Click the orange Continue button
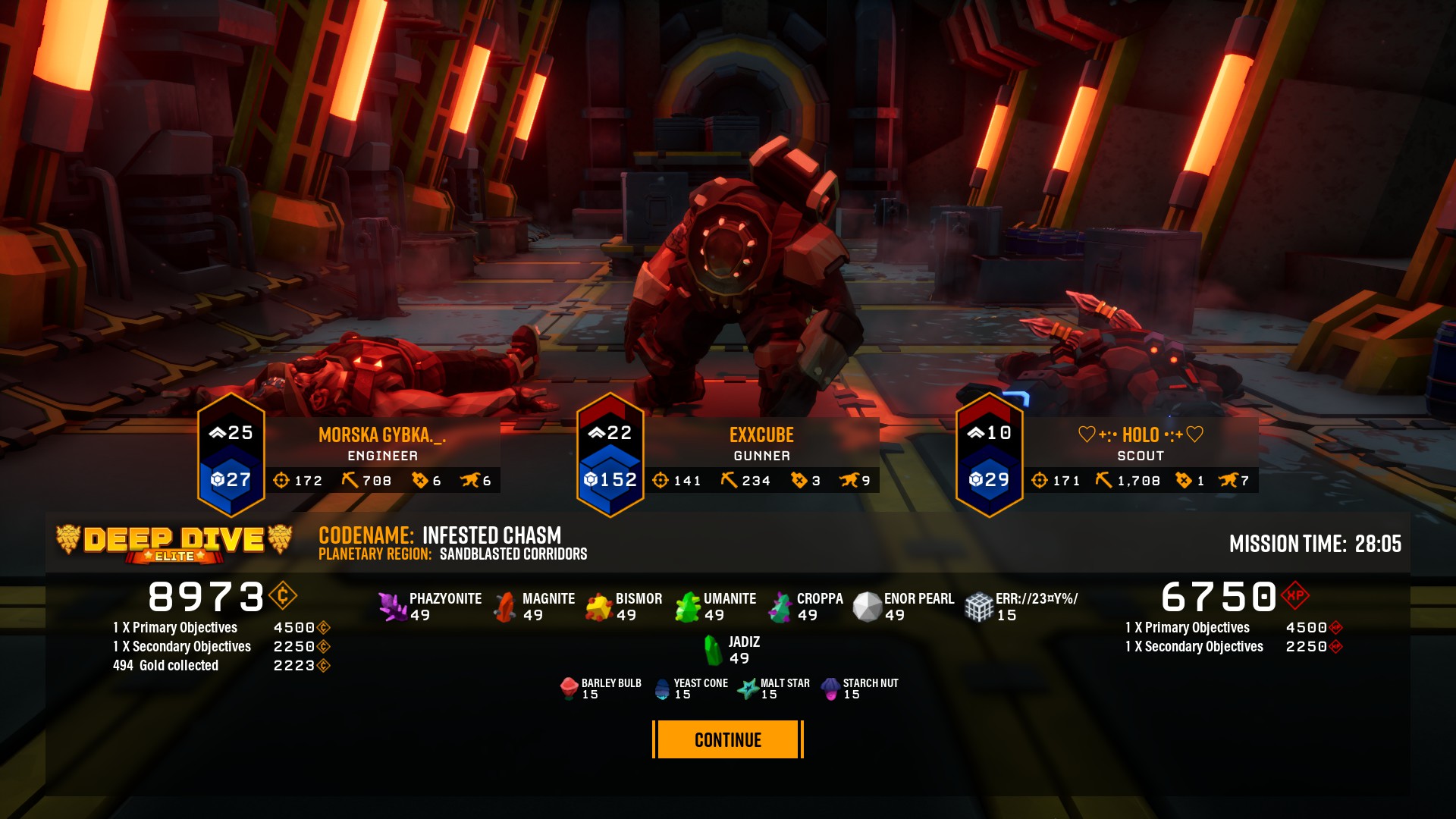 727,739
